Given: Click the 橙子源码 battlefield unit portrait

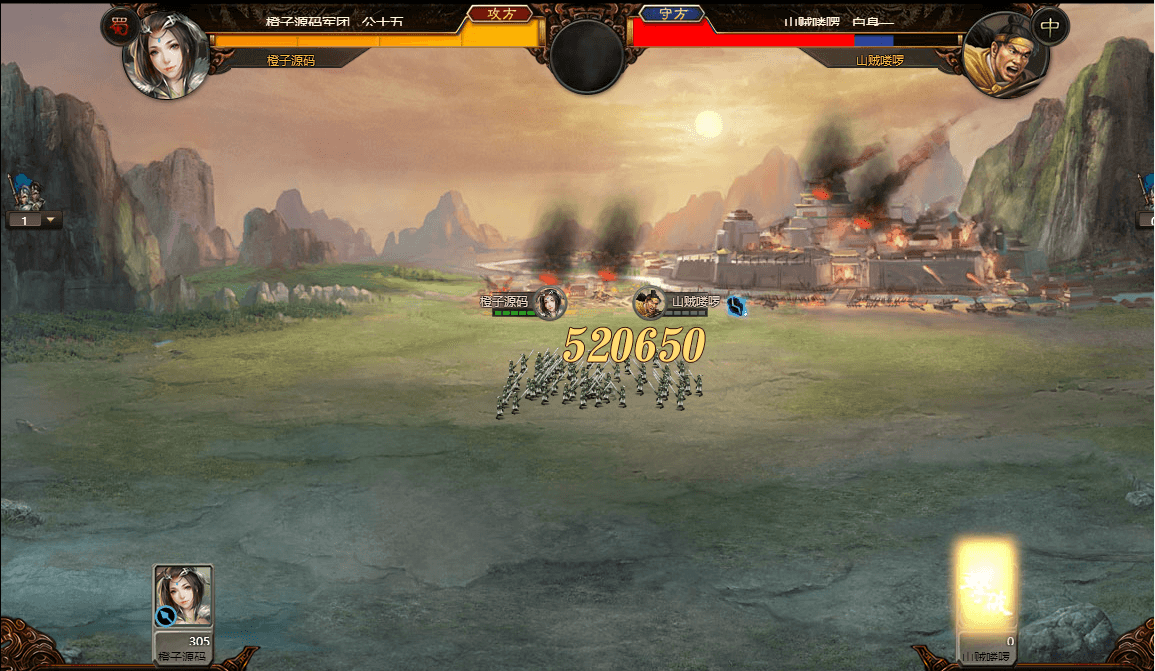Looking at the screenshot, I should click(x=549, y=303).
